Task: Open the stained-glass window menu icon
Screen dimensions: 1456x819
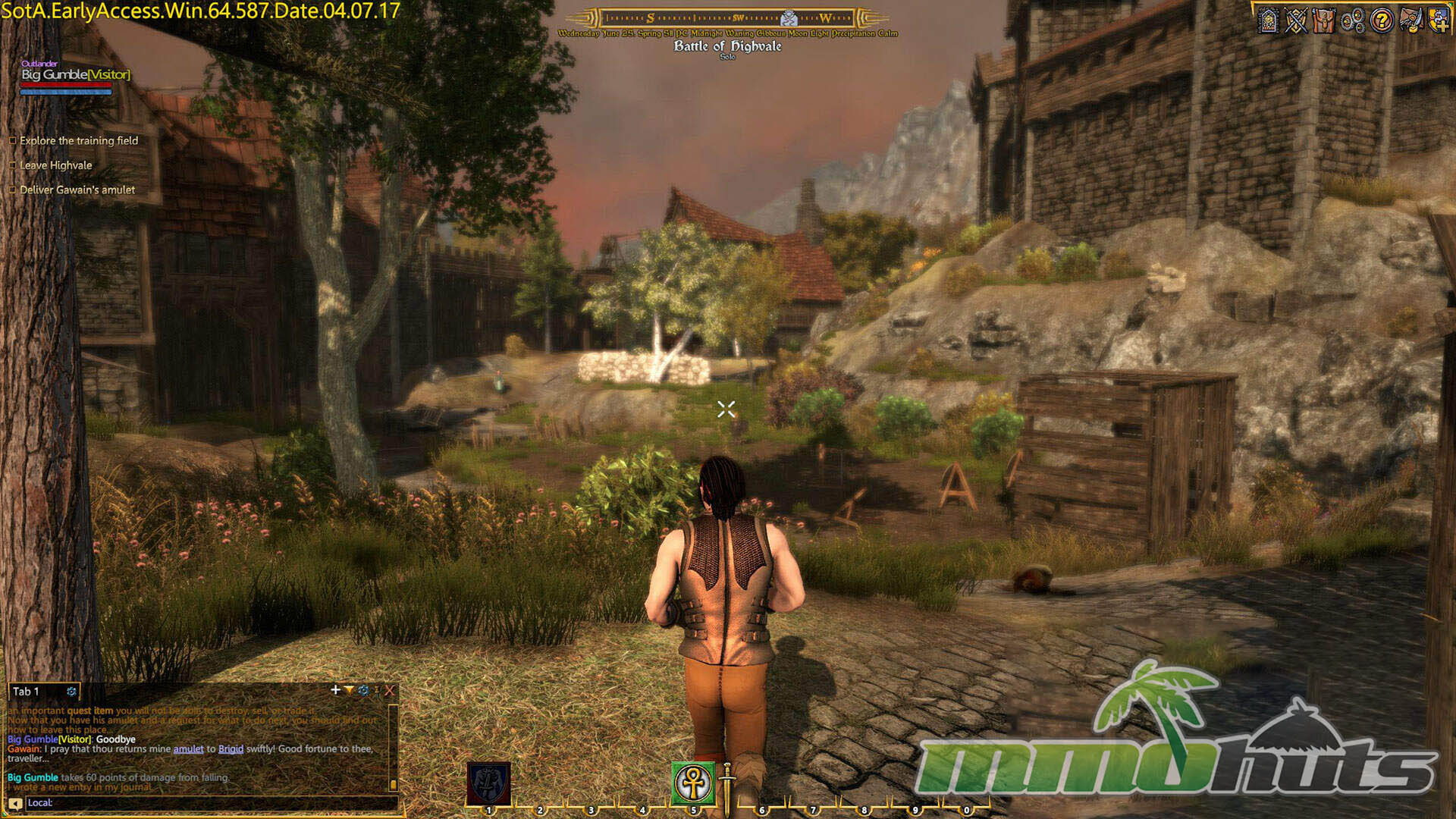Action: pos(1268,20)
